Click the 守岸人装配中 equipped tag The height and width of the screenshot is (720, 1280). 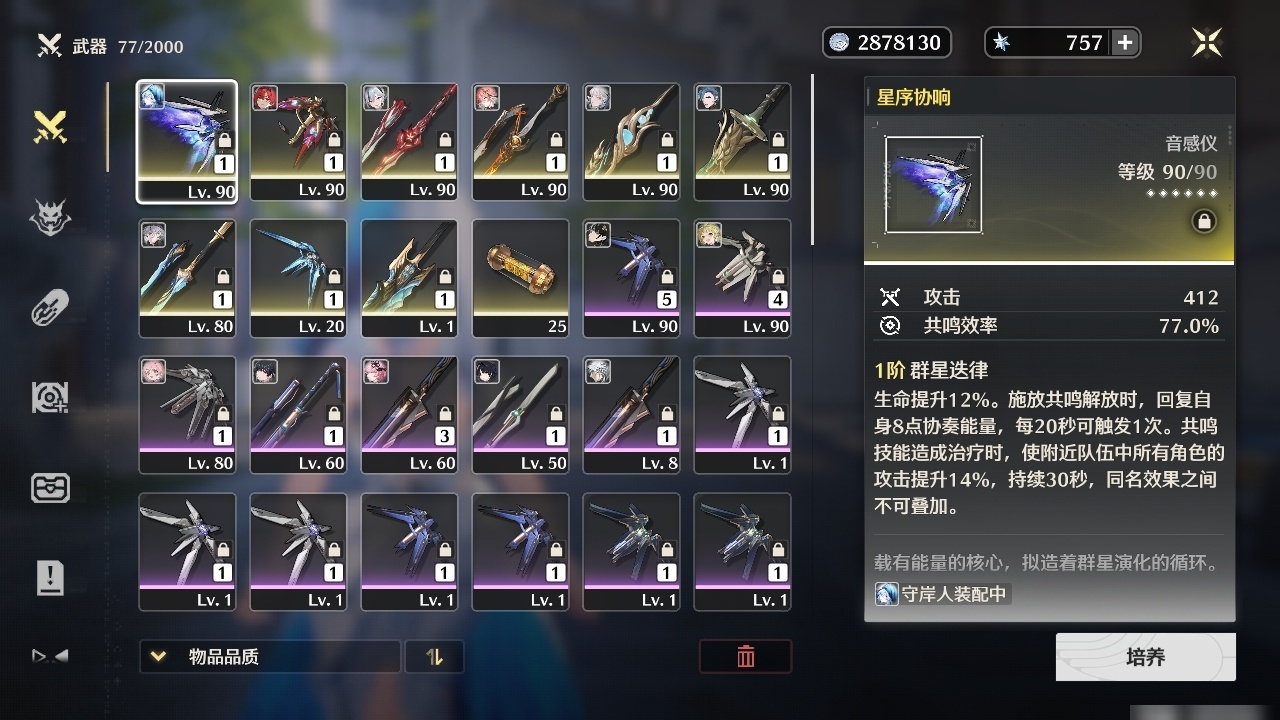pos(941,593)
